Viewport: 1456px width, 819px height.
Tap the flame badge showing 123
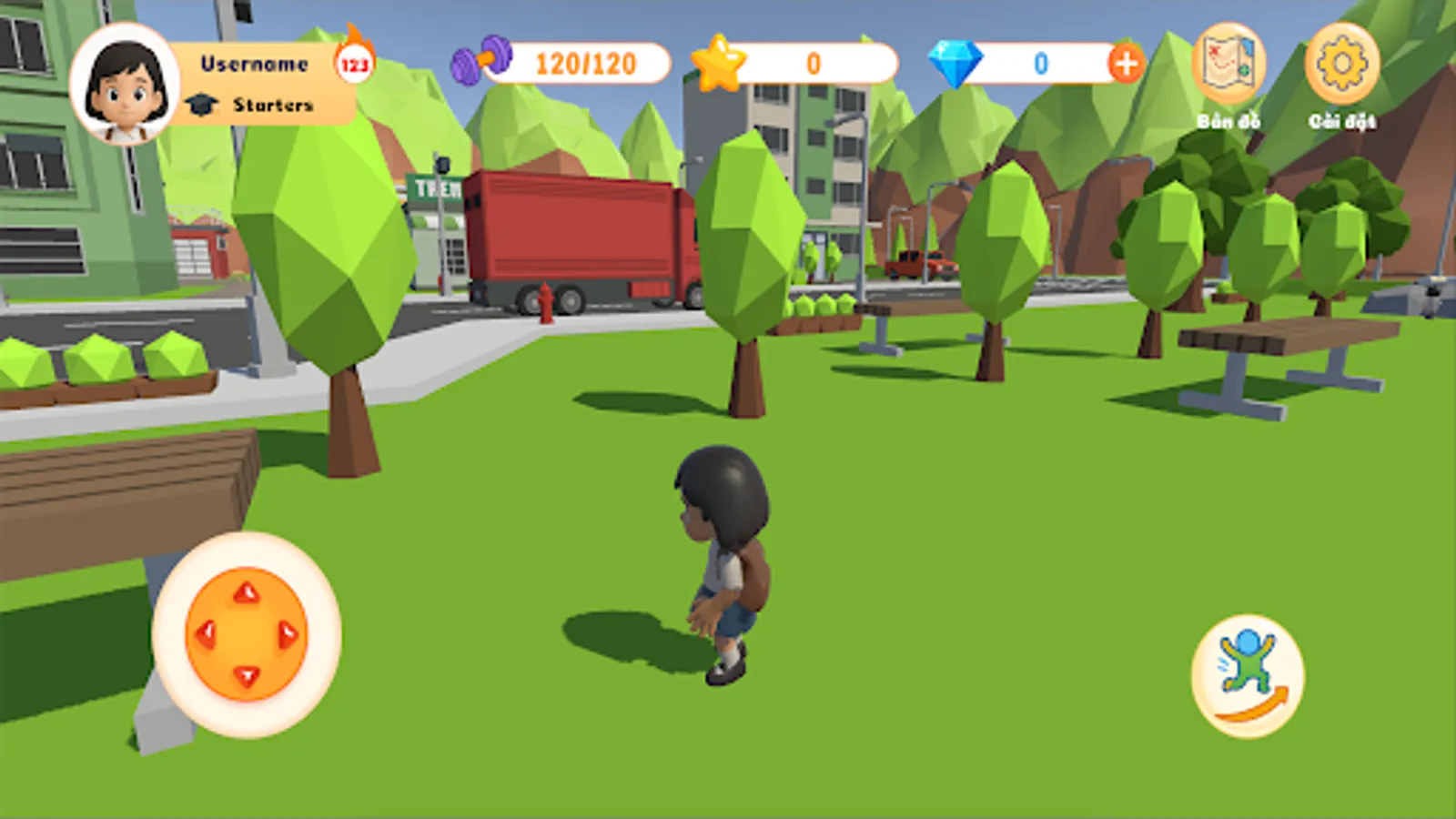coord(353,62)
